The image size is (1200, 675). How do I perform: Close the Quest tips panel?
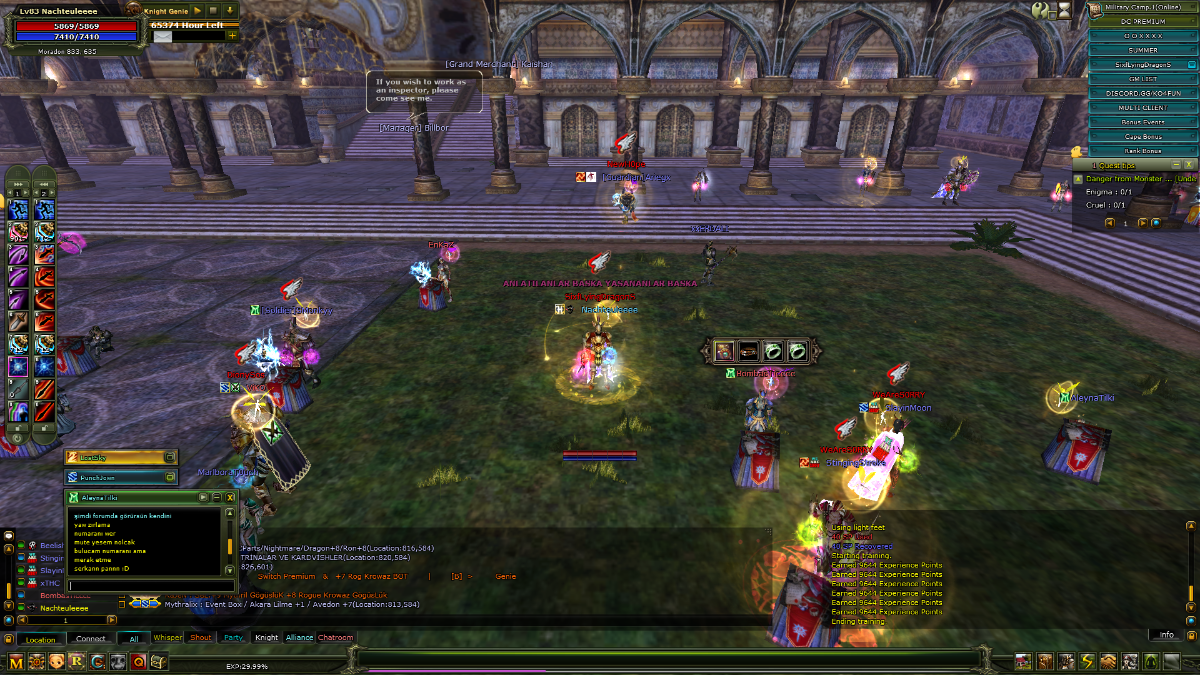point(1189,164)
